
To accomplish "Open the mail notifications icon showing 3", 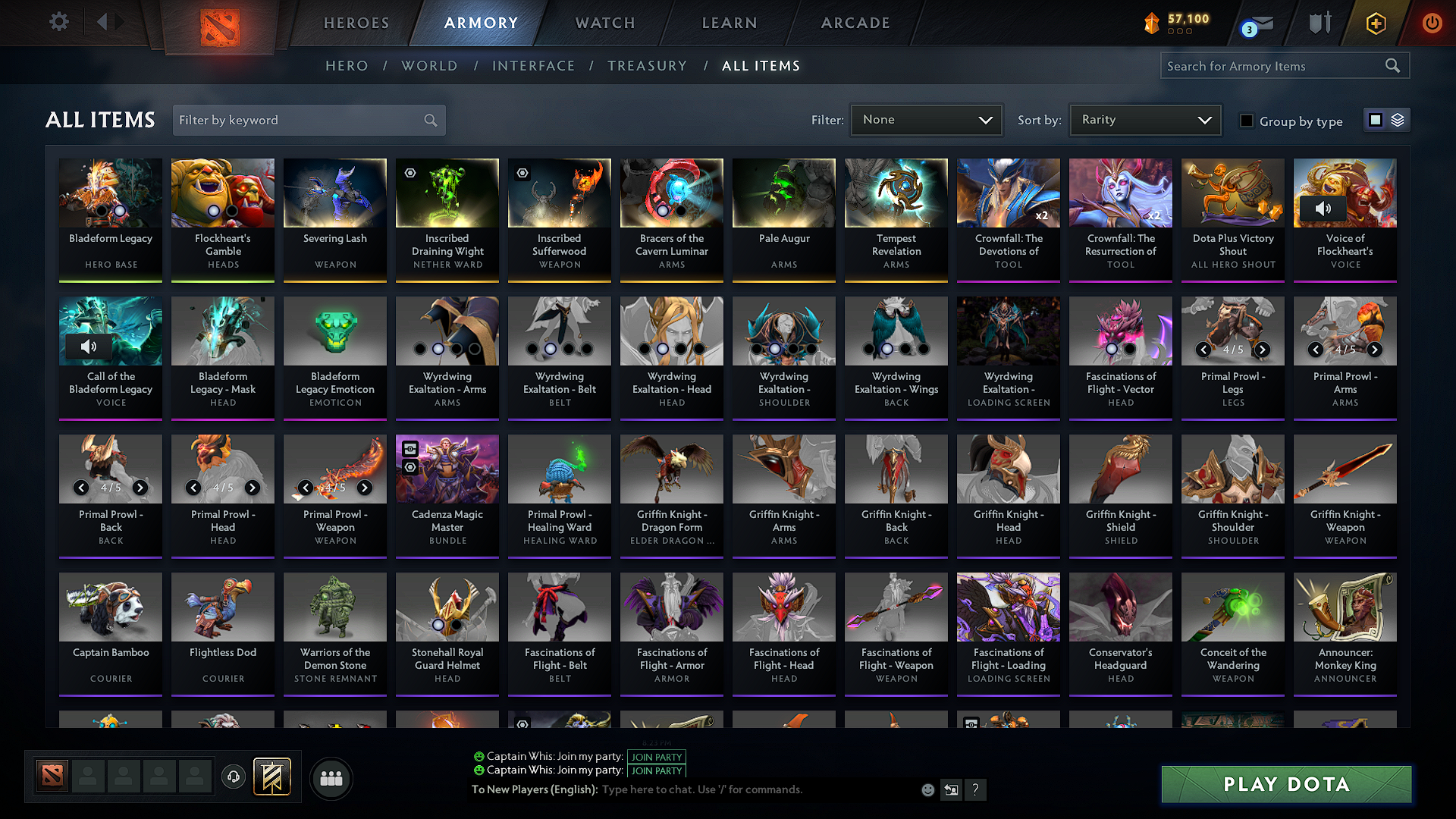I will tap(1253, 23).
